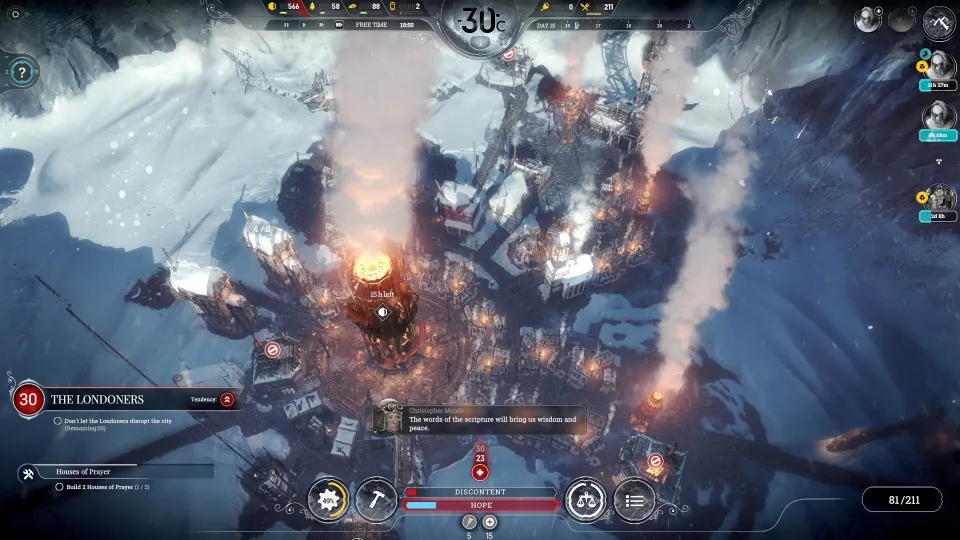Click the Discontent bar
The image size is (960, 540).
480,492
